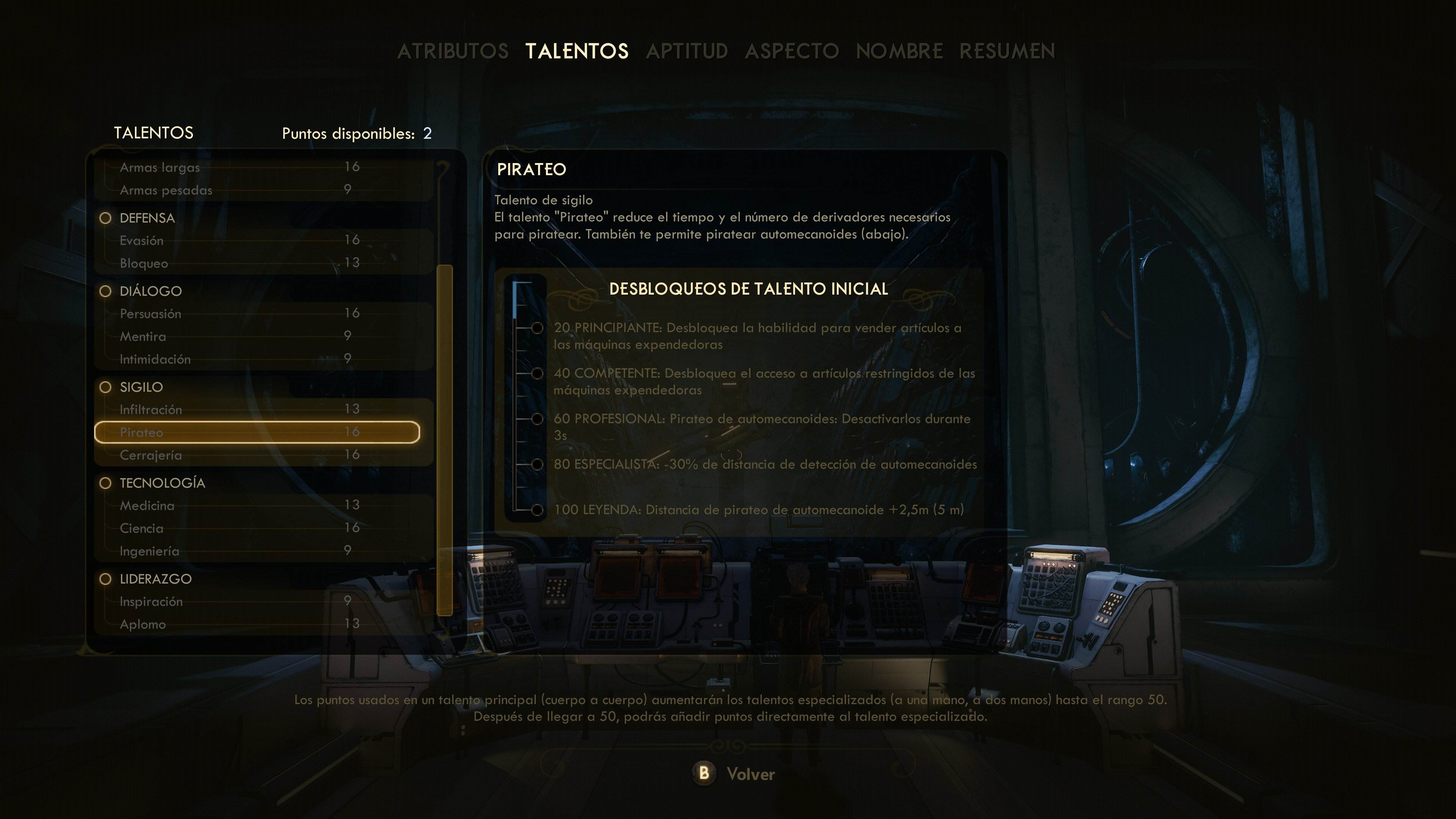Select the LIDERAZGO talent group

[155, 579]
